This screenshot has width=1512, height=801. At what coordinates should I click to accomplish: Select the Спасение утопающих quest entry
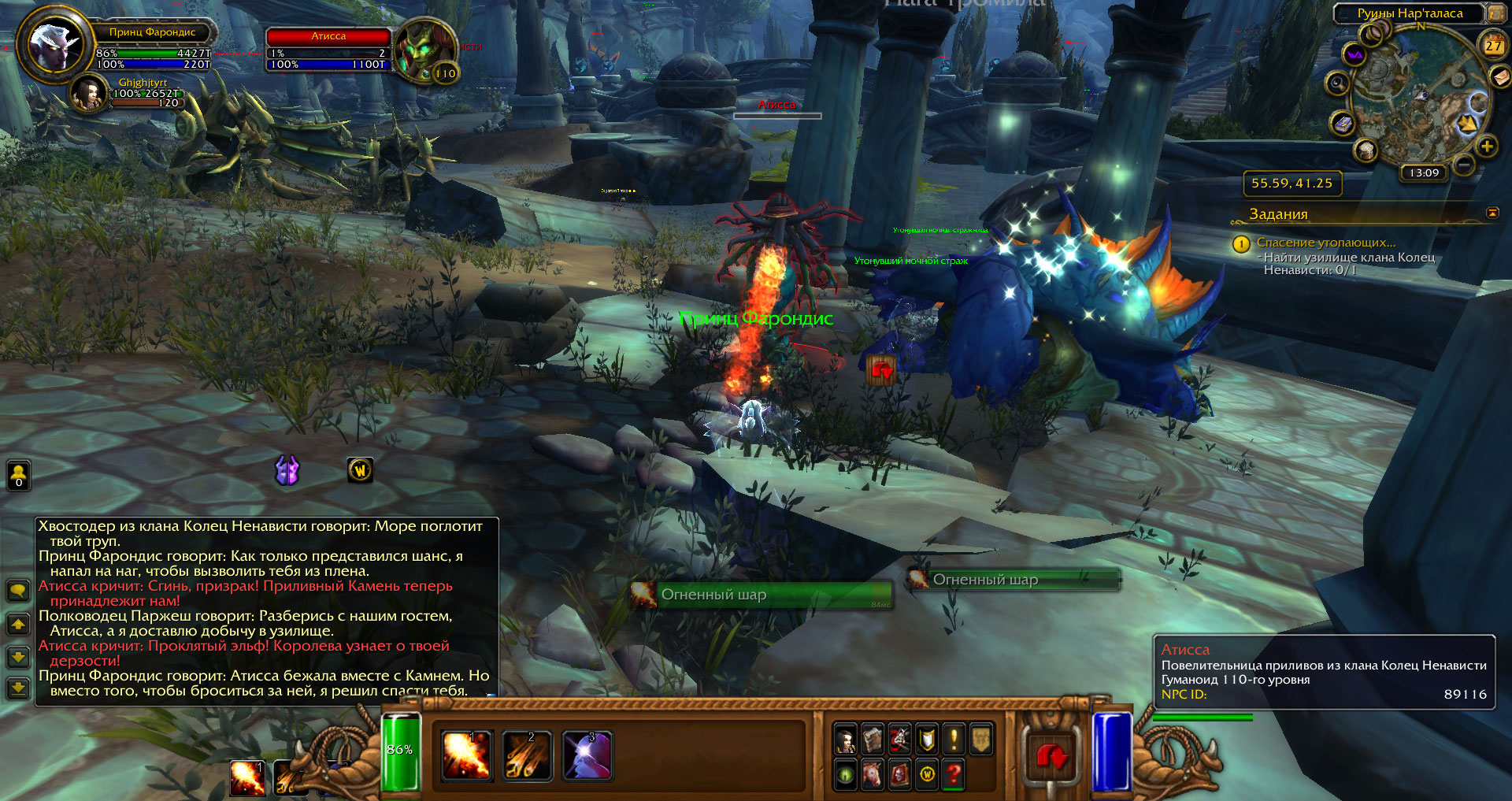coord(1325,243)
